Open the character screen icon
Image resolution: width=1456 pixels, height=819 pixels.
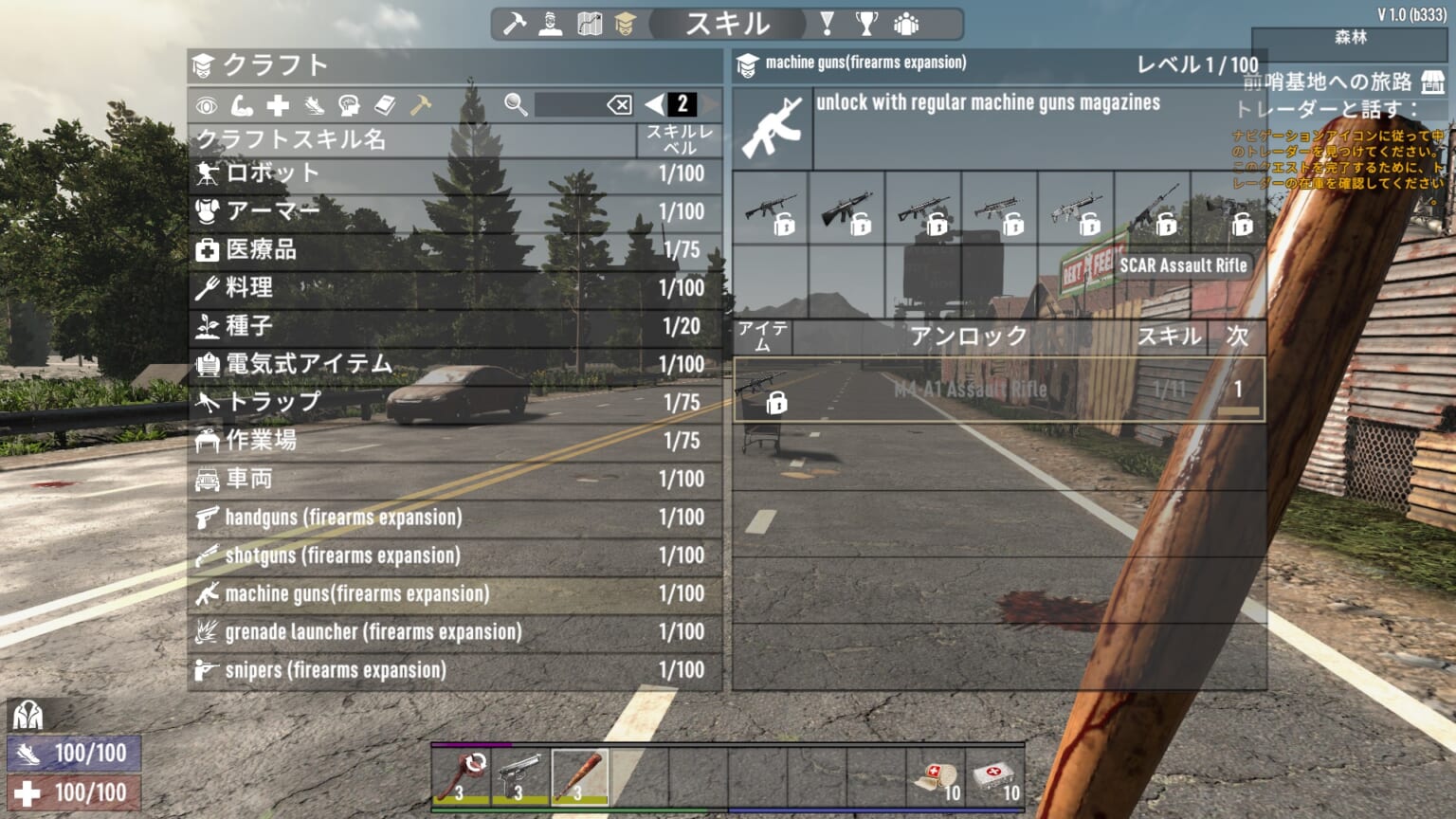tap(548, 22)
